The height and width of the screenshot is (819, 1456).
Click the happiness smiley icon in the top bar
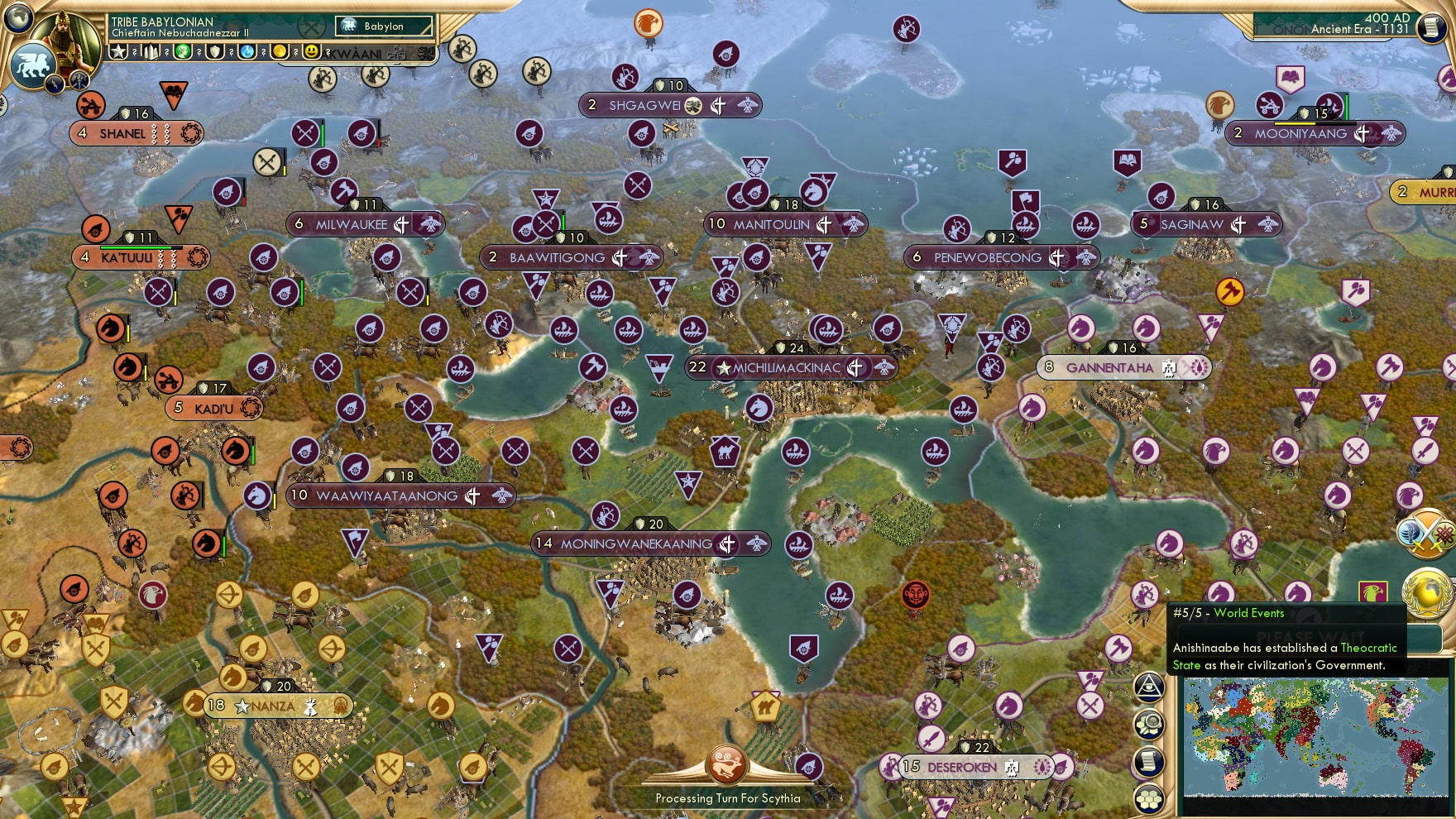[311, 51]
